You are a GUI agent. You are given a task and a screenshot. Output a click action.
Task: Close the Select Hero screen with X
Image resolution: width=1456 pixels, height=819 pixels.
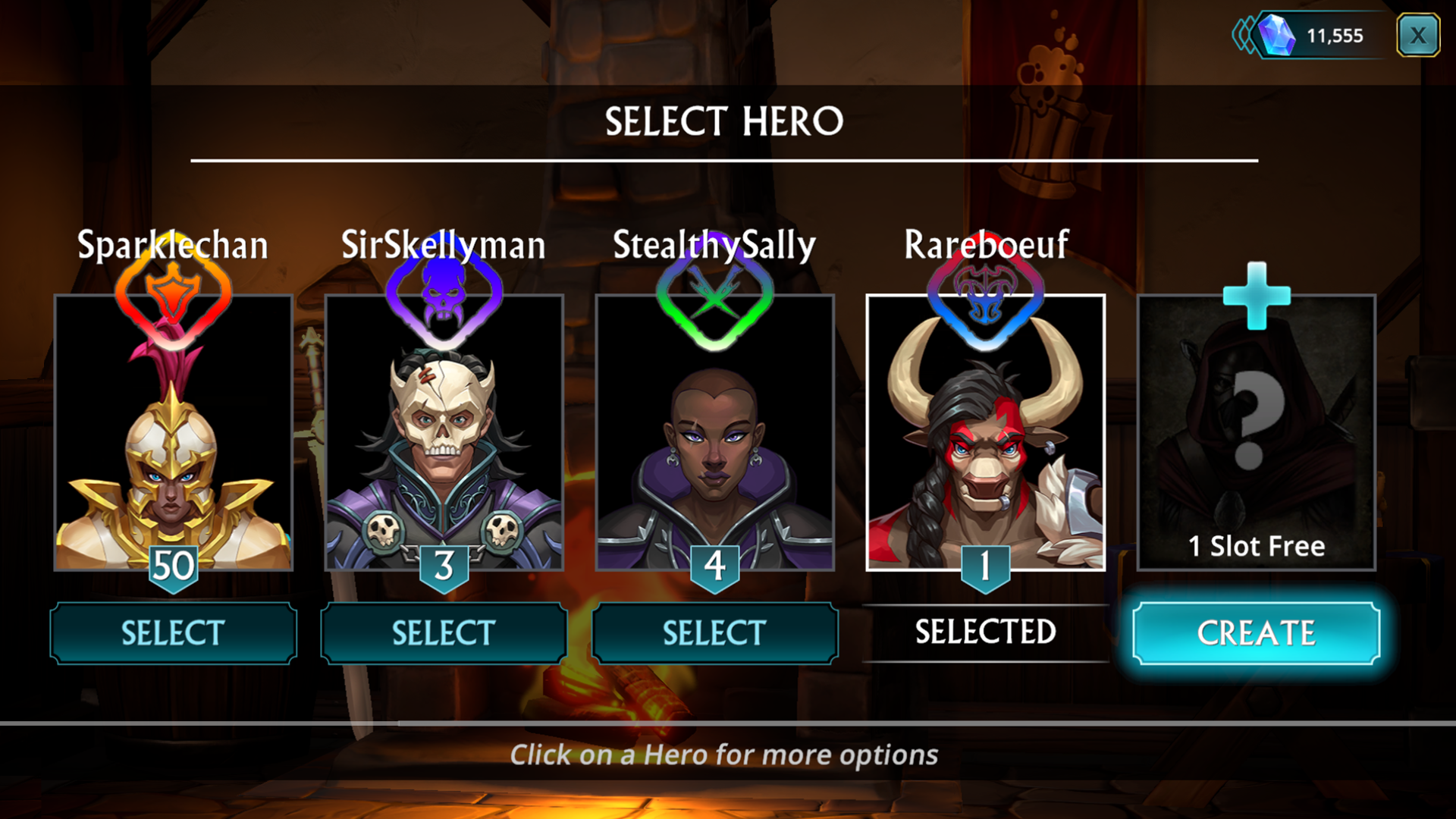[x=1417, y=35]
